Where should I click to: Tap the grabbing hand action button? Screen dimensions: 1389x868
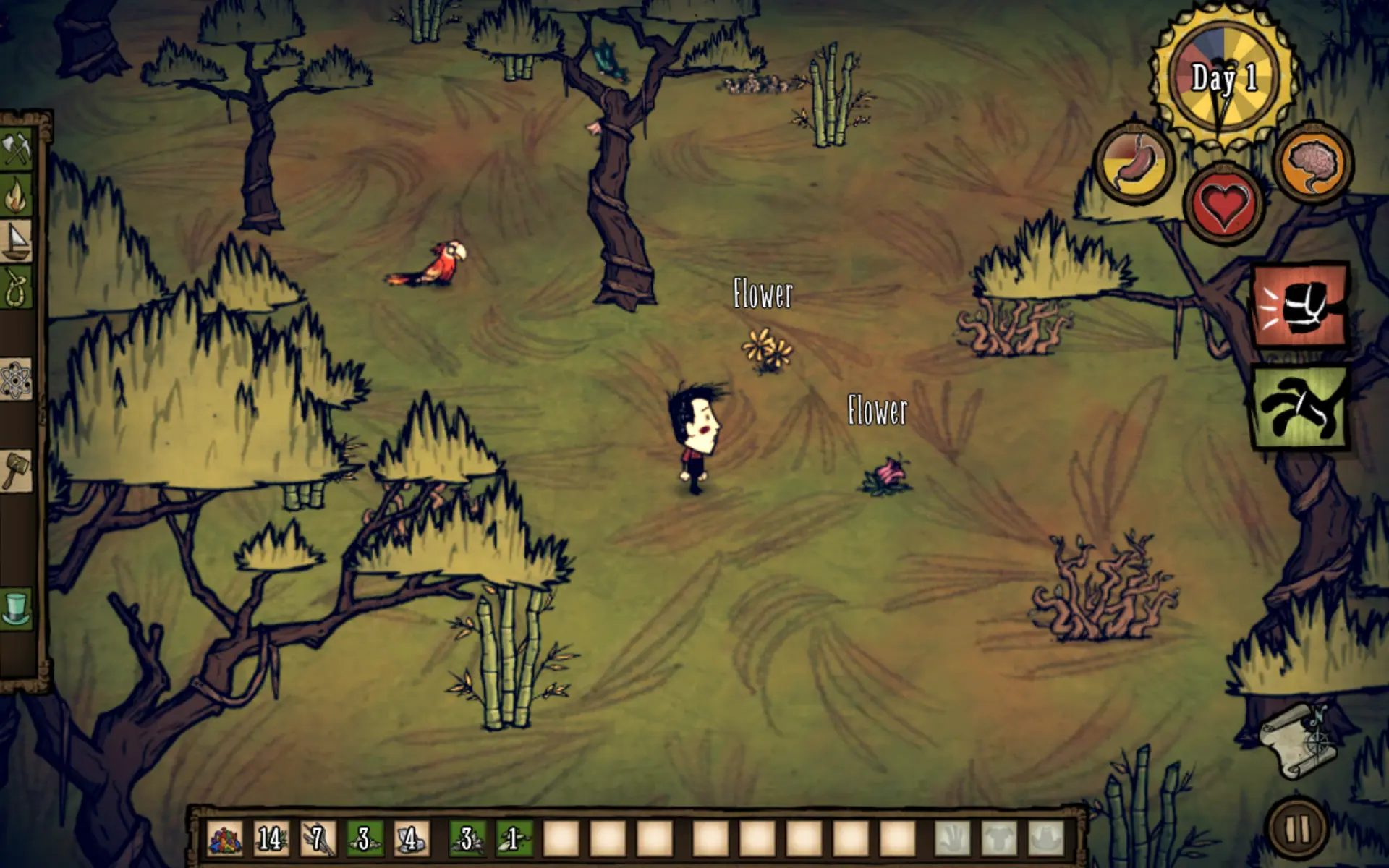(x=1301, y=407)
